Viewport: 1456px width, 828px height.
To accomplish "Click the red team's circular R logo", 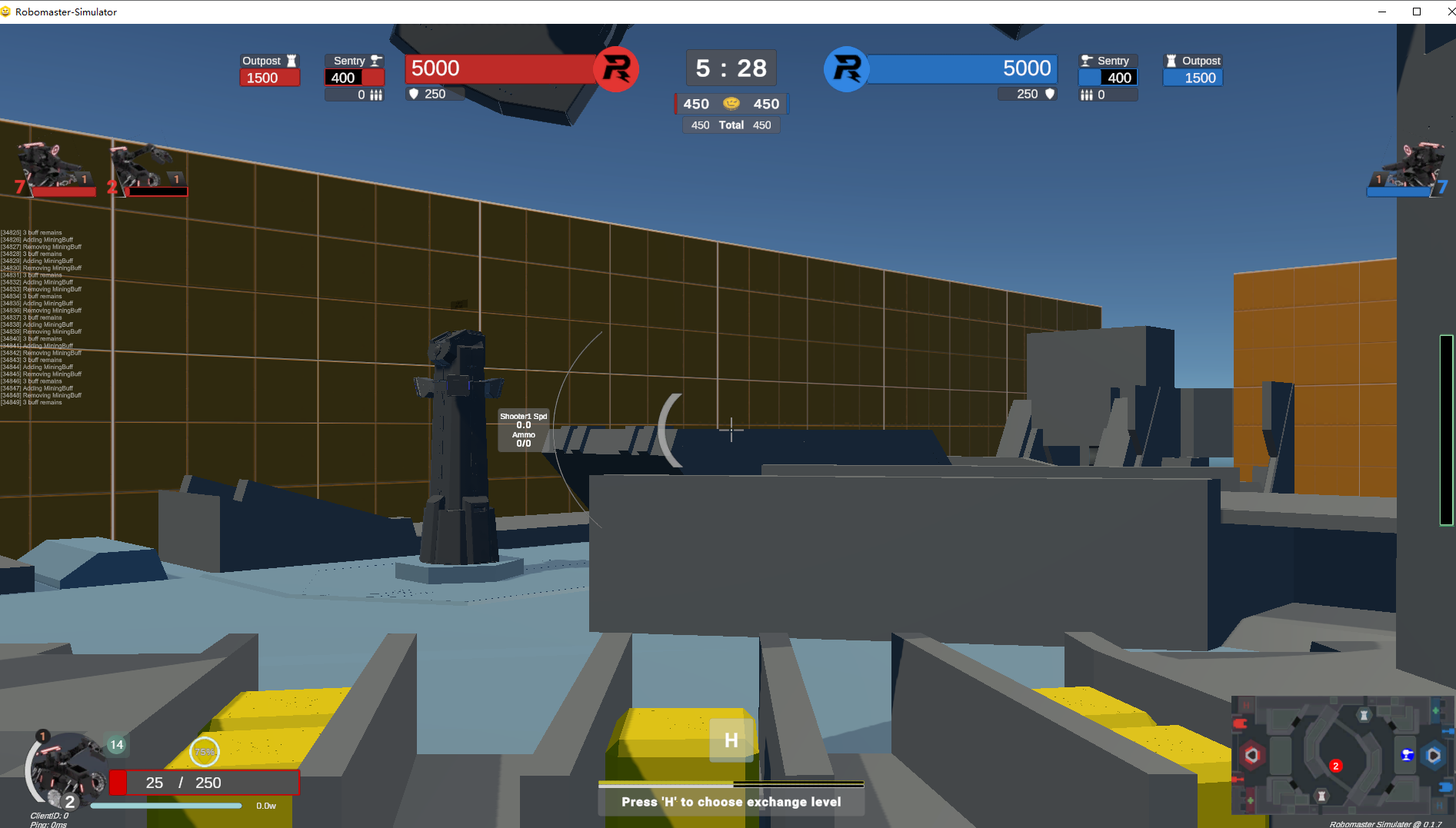I will [617, 68].
